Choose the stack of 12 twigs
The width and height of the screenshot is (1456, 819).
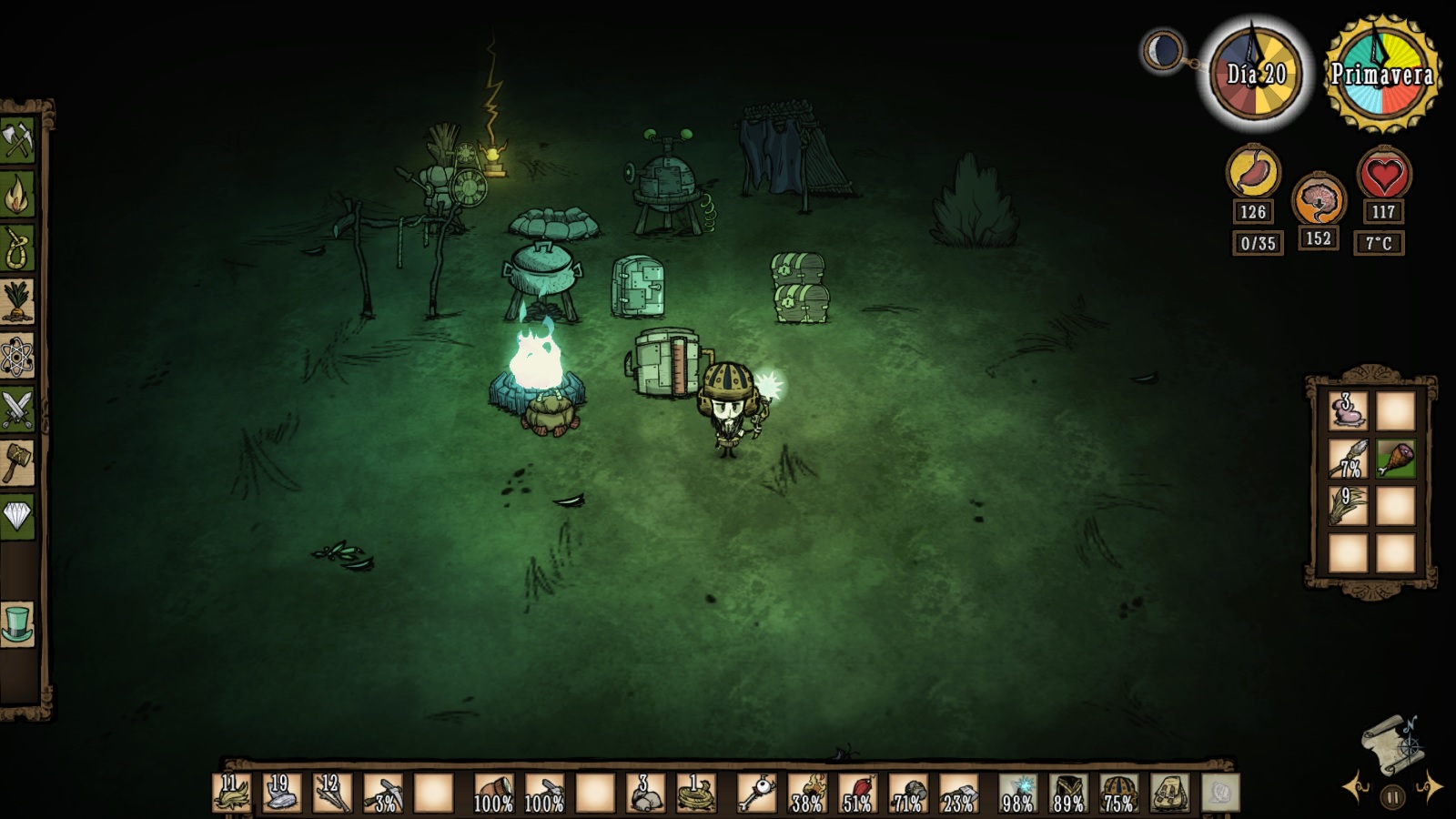point(332,794)
